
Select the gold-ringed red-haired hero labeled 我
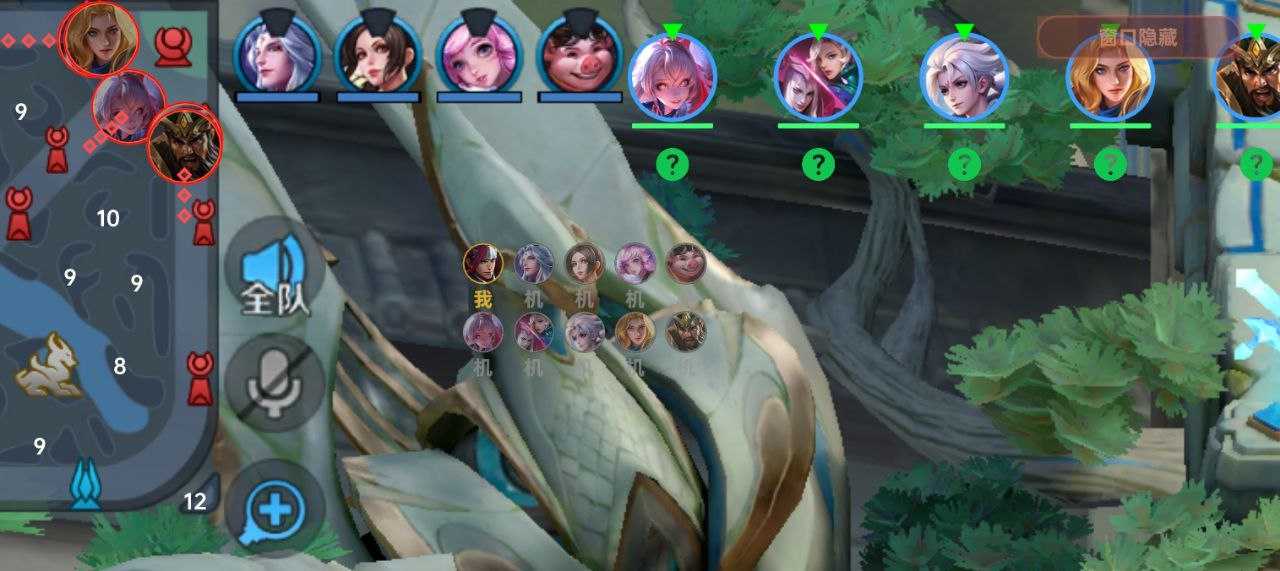click(x=483, y=264)
